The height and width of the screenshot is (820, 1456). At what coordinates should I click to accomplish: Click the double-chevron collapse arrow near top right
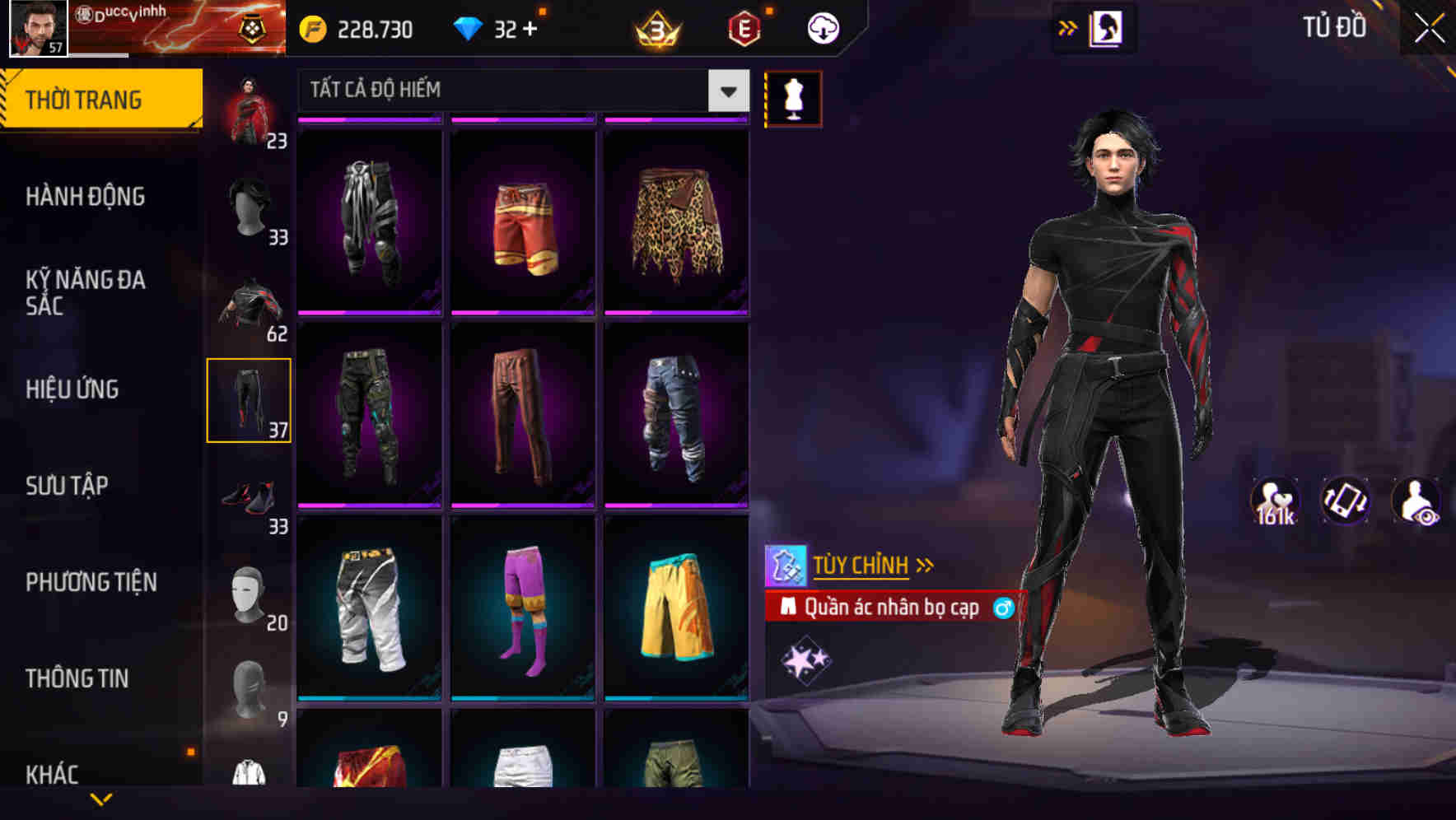pos(1067,27)
